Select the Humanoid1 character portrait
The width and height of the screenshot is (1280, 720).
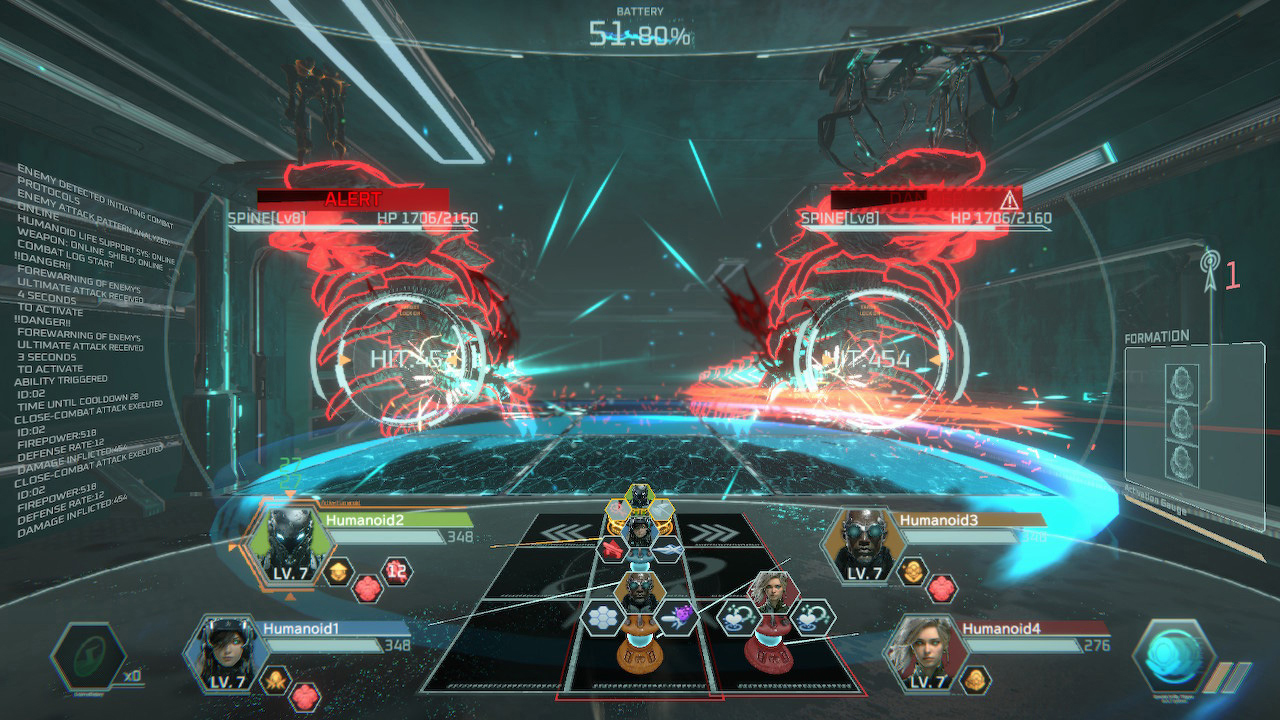coord(227,652)
